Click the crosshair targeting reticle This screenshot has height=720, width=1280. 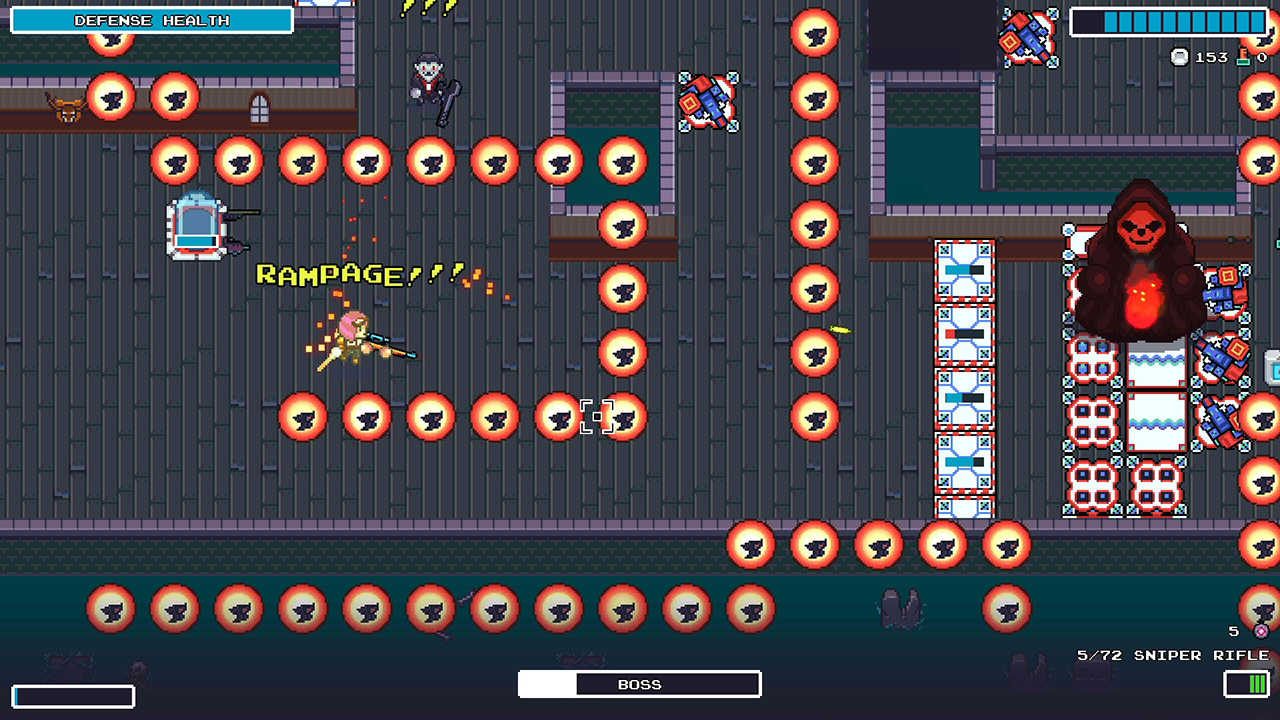coord(597,417)
